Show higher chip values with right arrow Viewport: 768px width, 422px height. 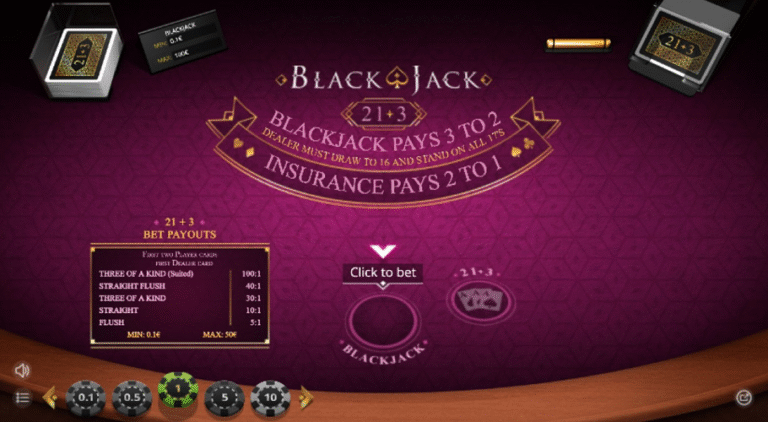coord(306,398)
